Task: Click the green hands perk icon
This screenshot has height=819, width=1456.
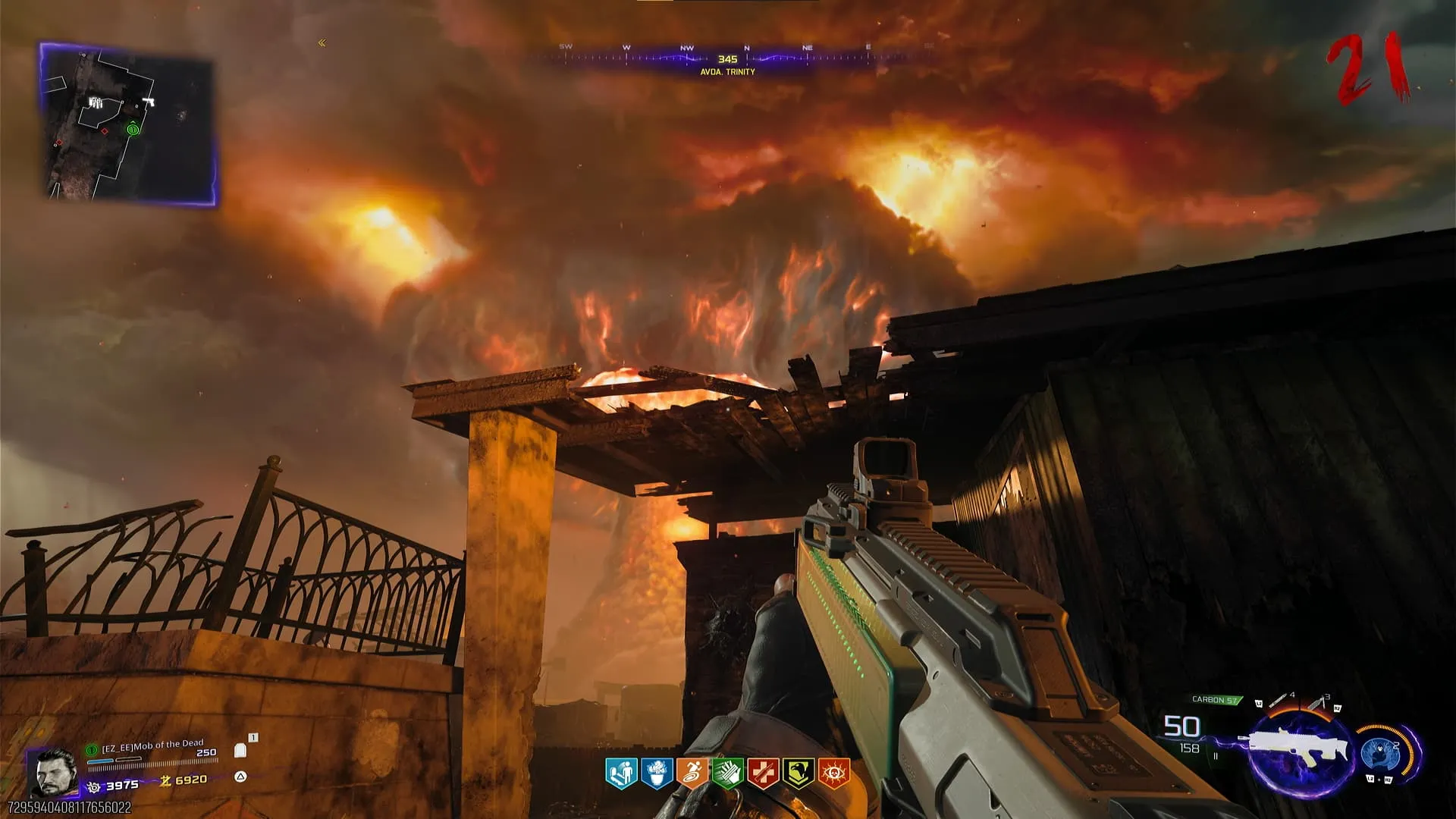Action: tap(727, 773)
